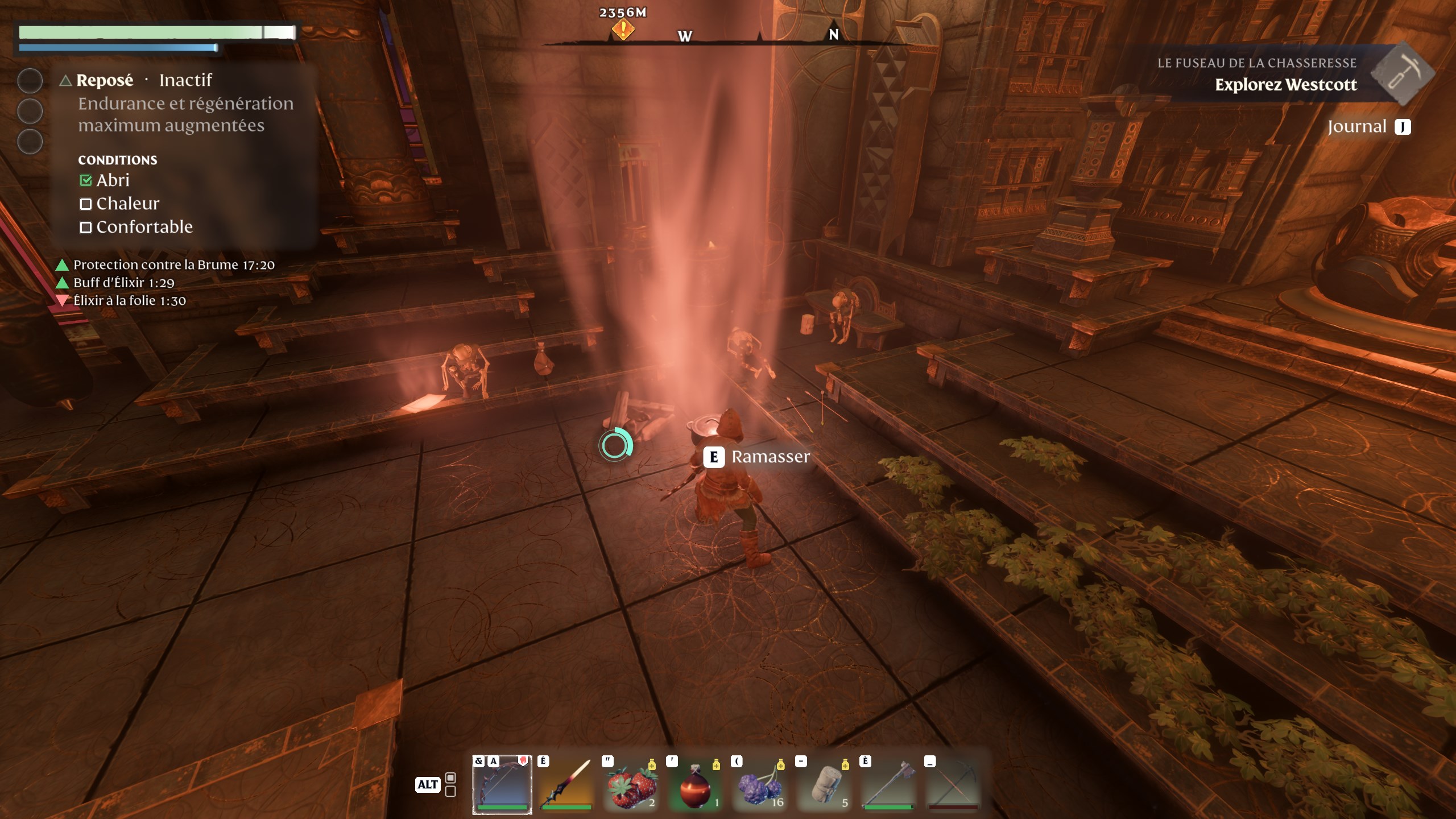
Task: Use the red potion flask slot
Action: click(696, 784)
